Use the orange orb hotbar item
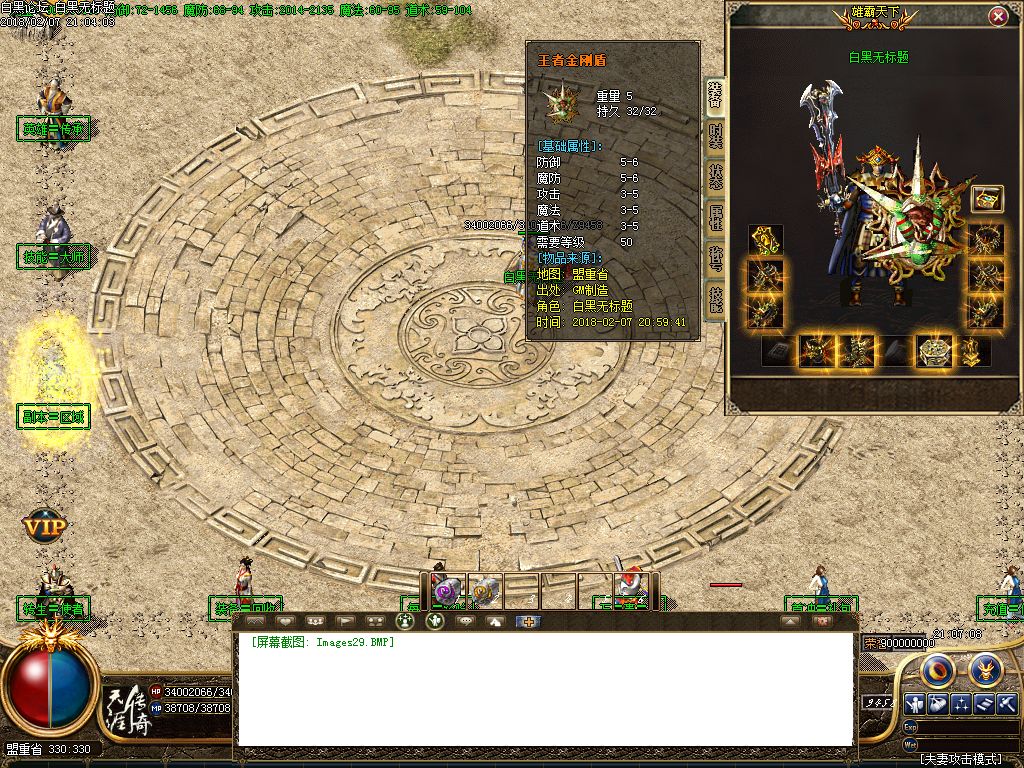This screenshot has width=1024, height=768. (x=484, y=591)
